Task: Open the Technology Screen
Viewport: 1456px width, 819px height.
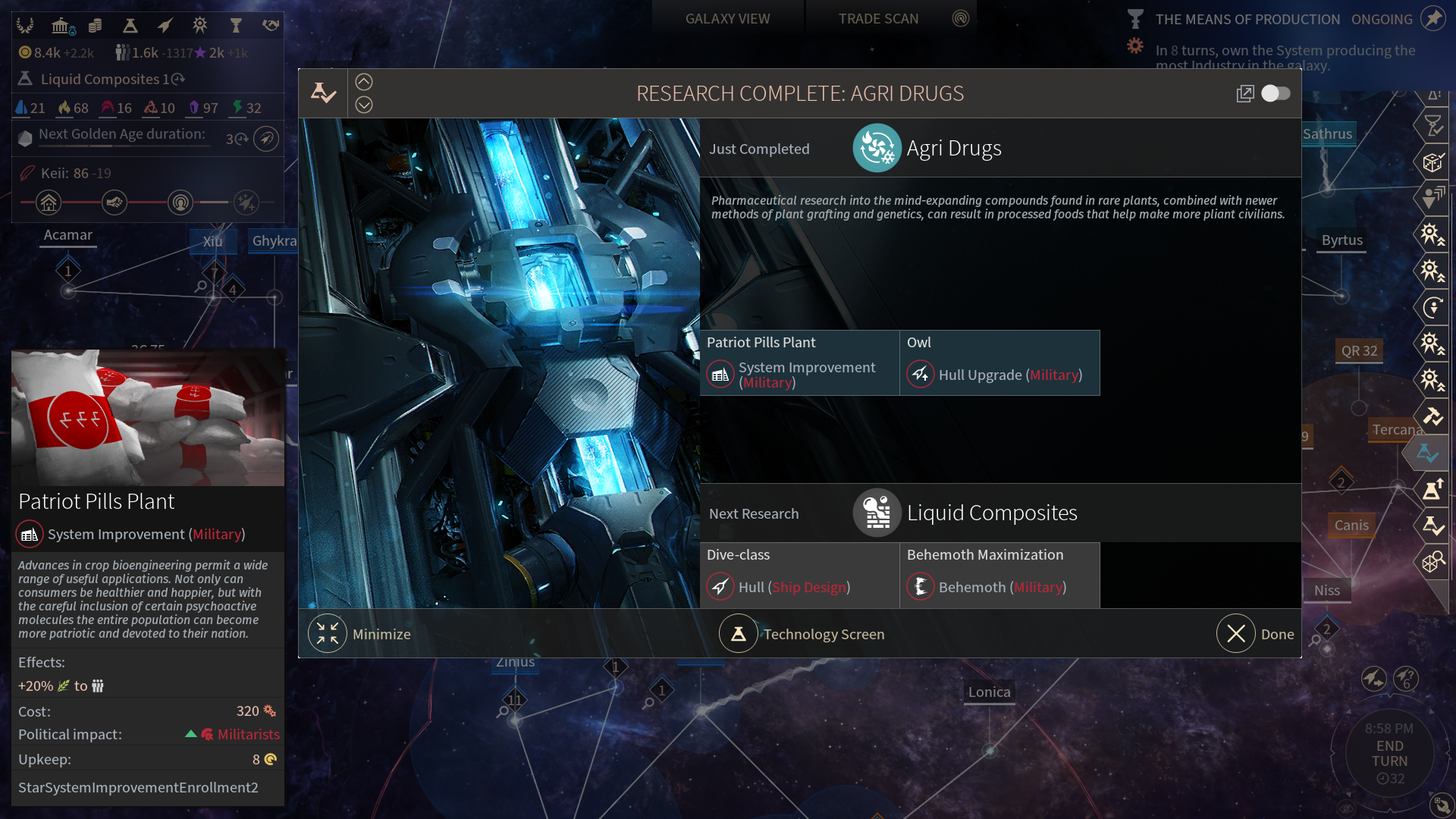Action: click(739, 634)
